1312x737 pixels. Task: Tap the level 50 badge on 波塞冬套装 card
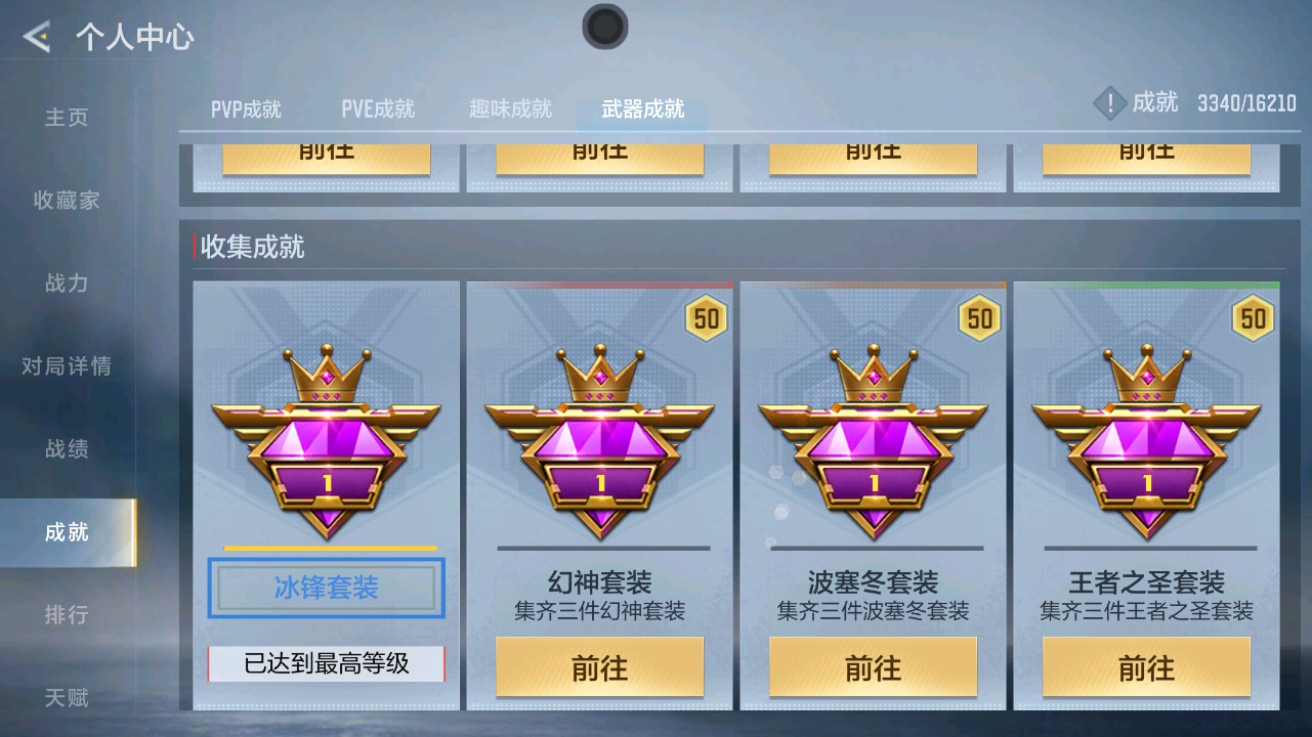982,318
